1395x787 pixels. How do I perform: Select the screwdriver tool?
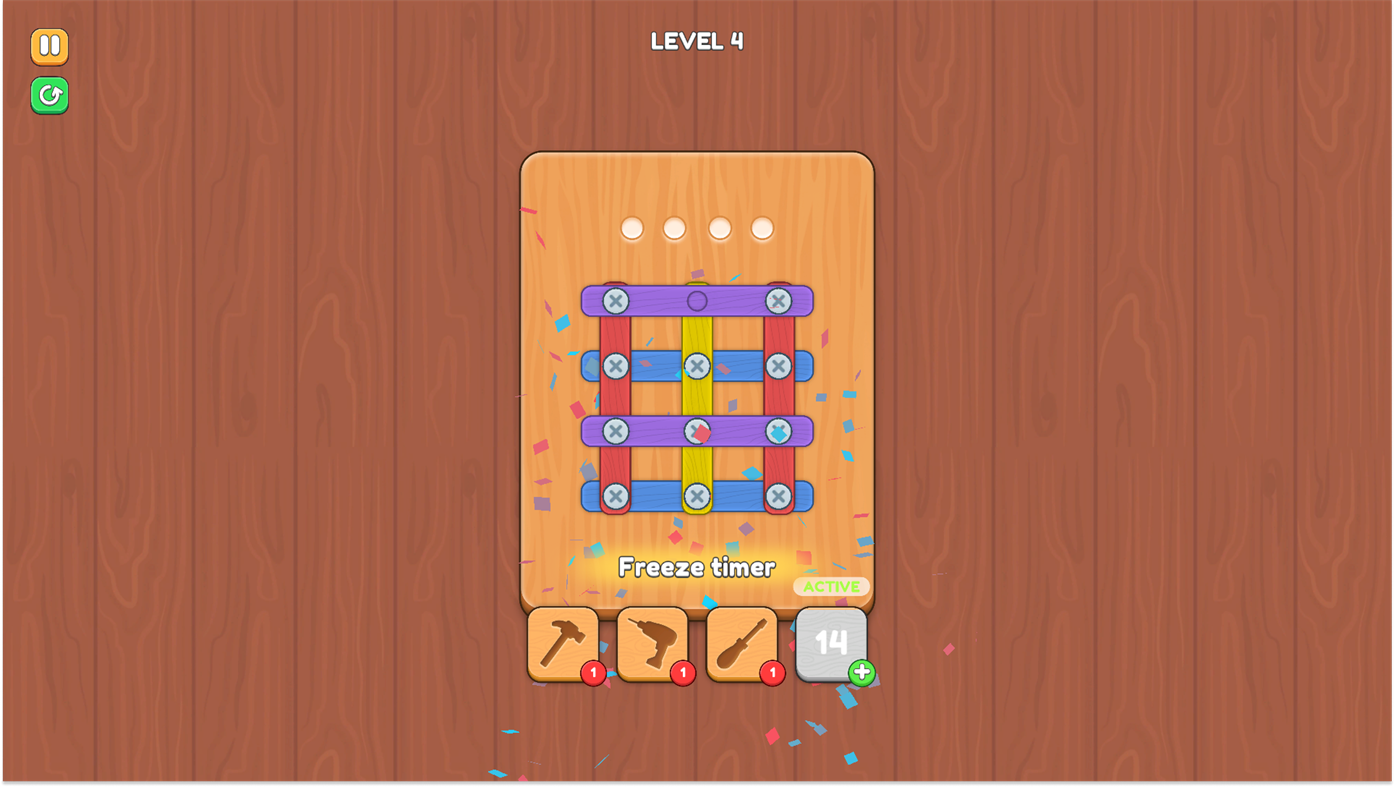point(741,641)
